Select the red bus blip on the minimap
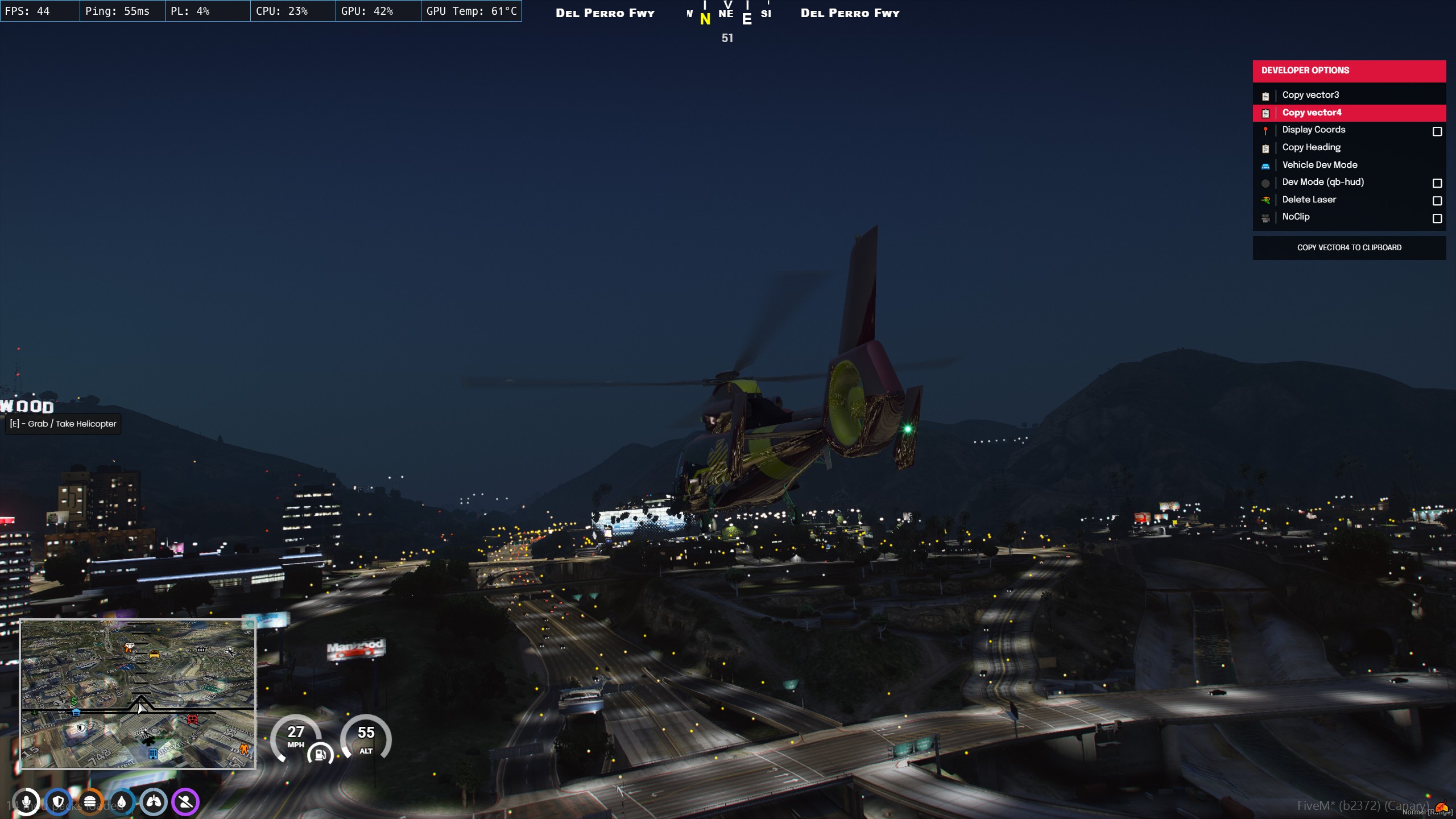 192,719
